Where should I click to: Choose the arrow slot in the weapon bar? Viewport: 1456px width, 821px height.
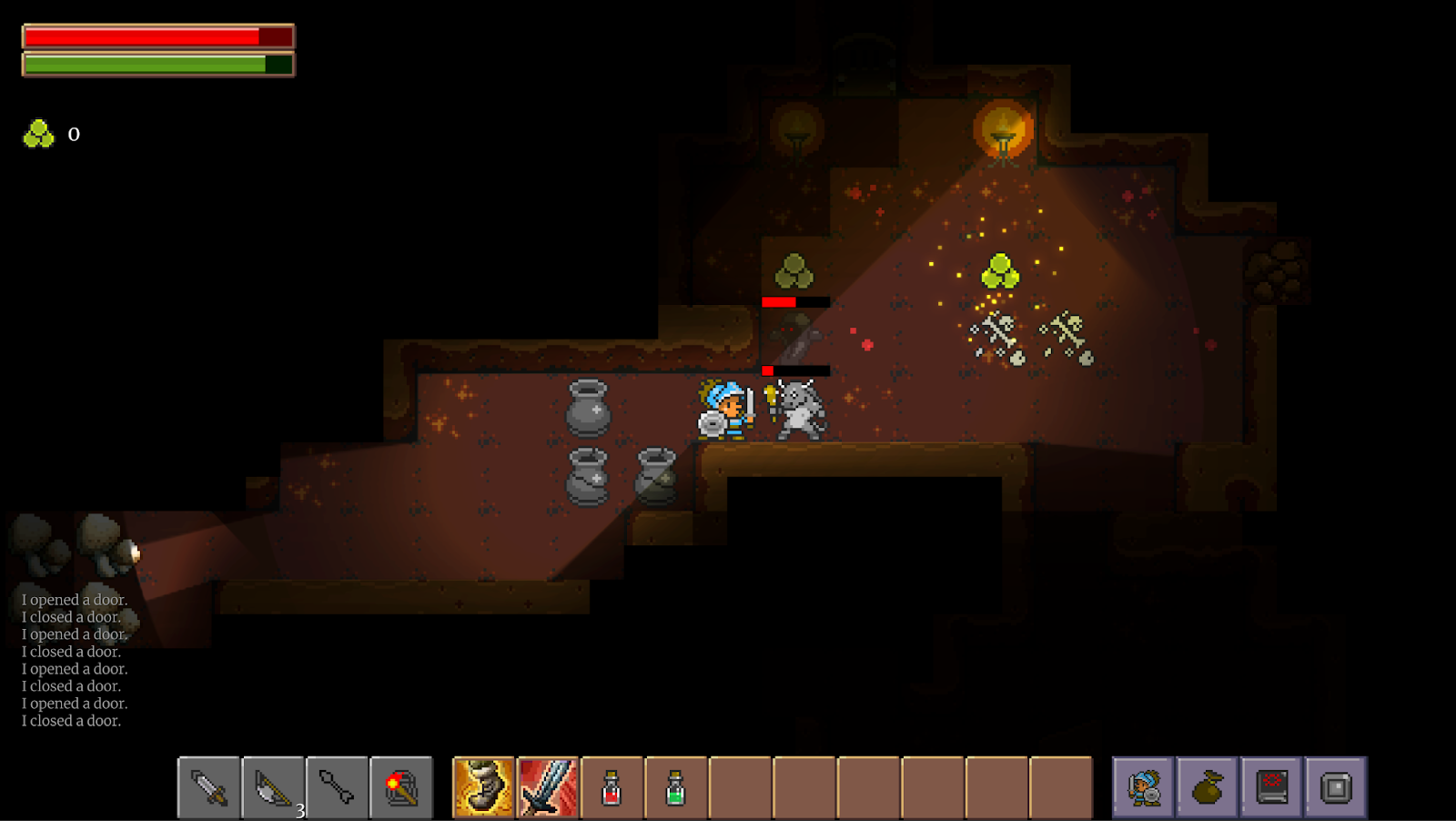(x=338, y=787)
